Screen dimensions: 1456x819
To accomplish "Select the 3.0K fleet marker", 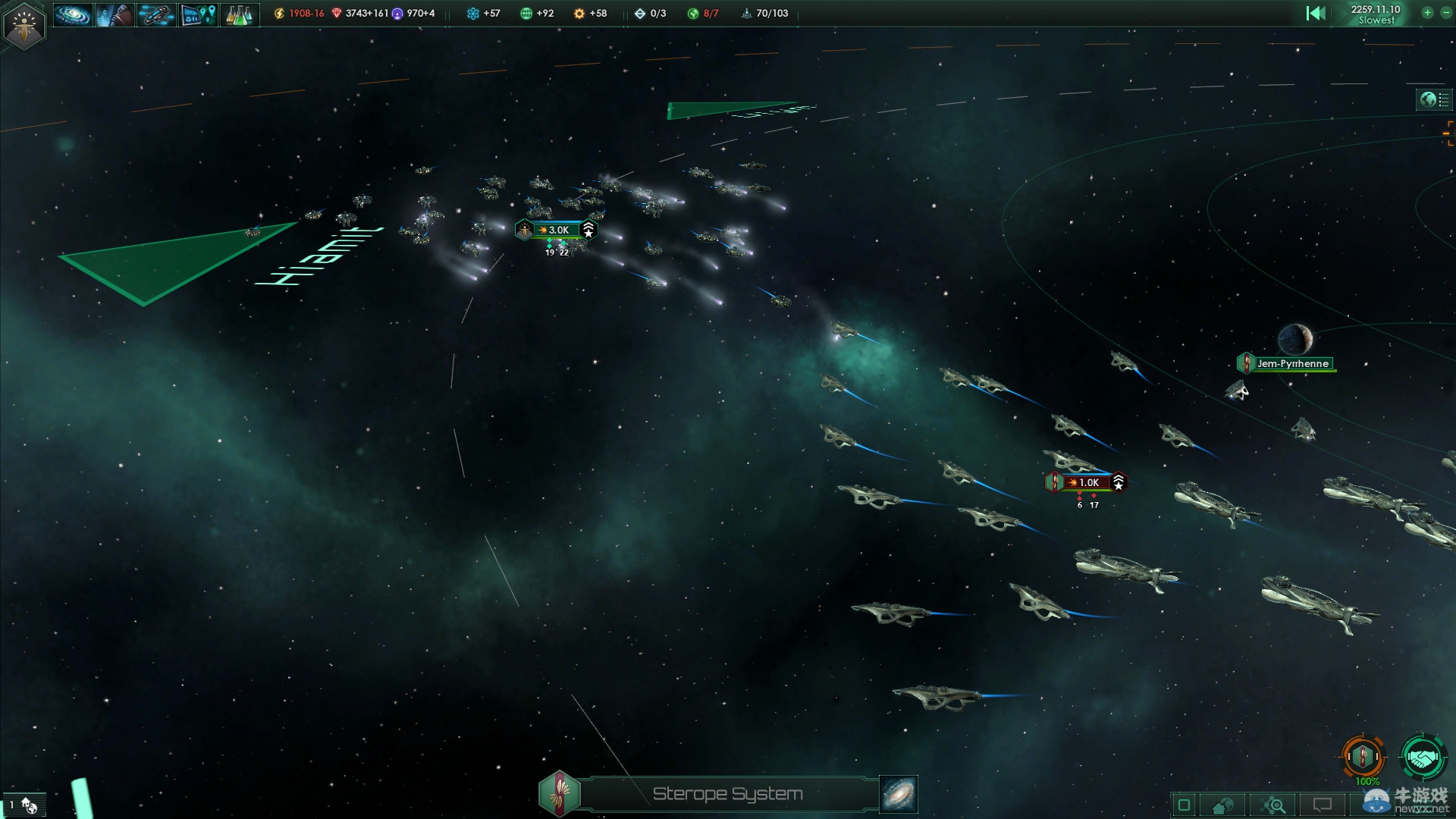I will pos(557,230).
